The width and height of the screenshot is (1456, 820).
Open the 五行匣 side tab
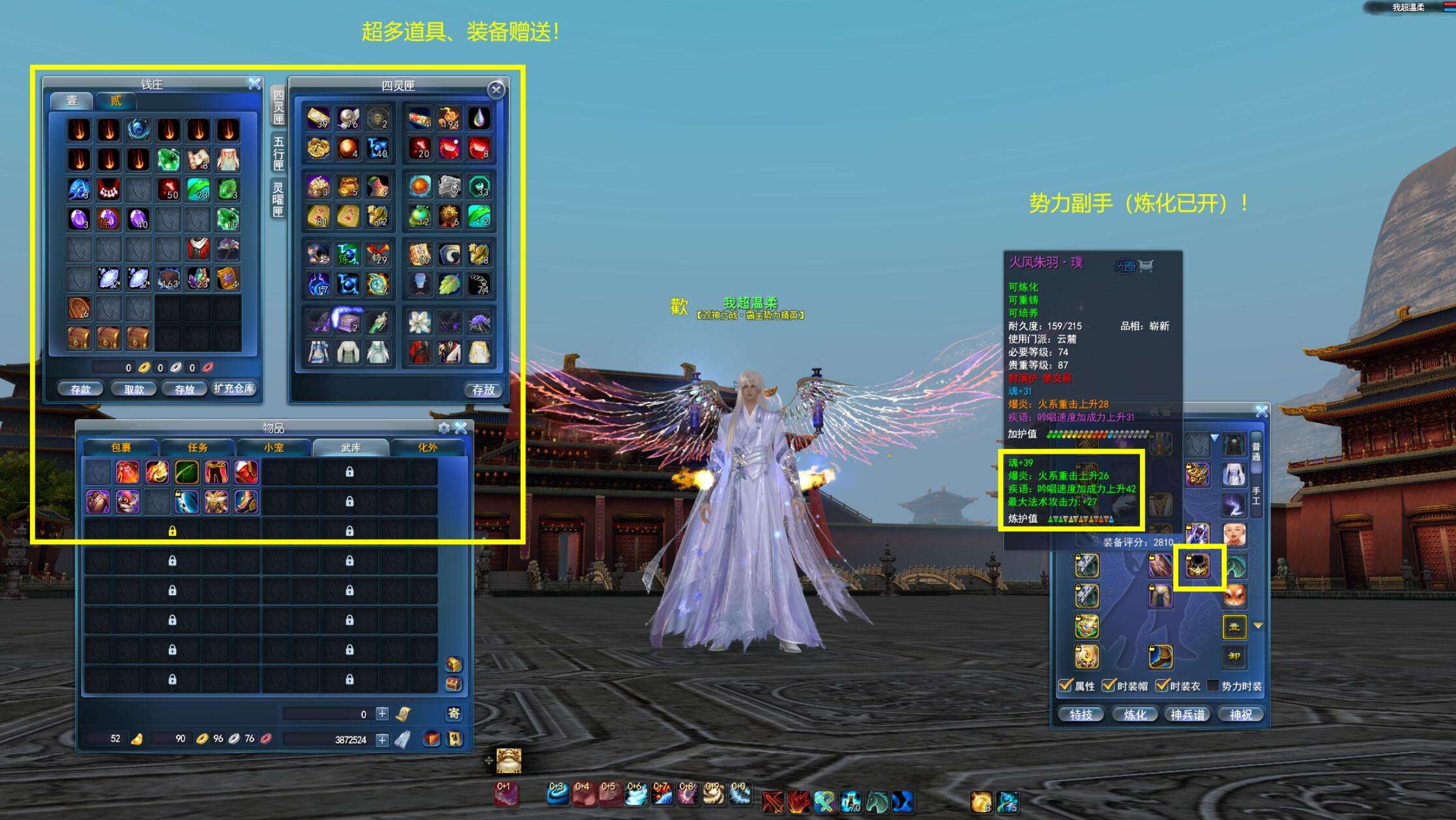coord(278,153)
